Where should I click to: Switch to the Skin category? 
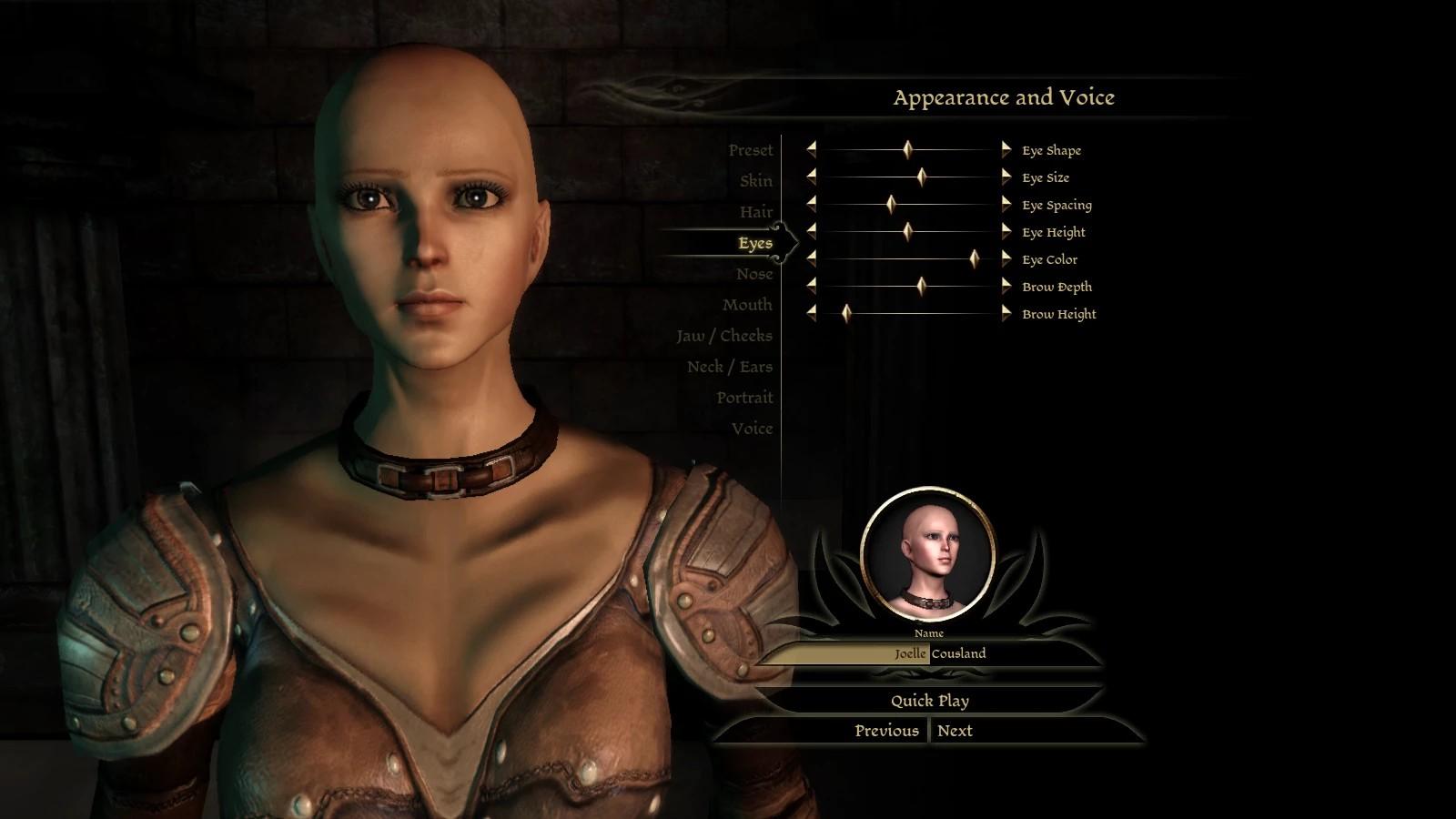[755, 181]
